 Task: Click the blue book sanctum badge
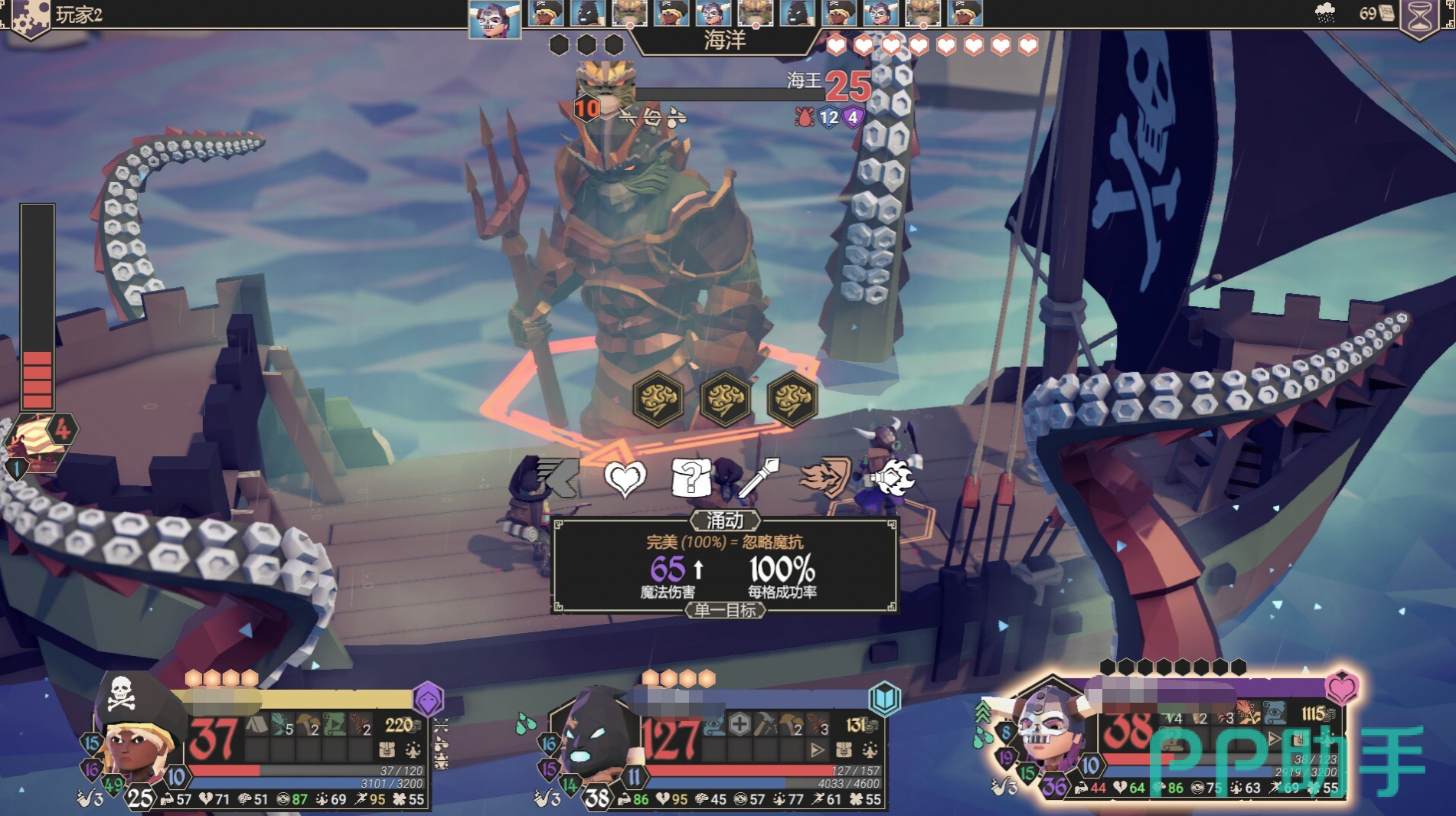coord(884,698)
